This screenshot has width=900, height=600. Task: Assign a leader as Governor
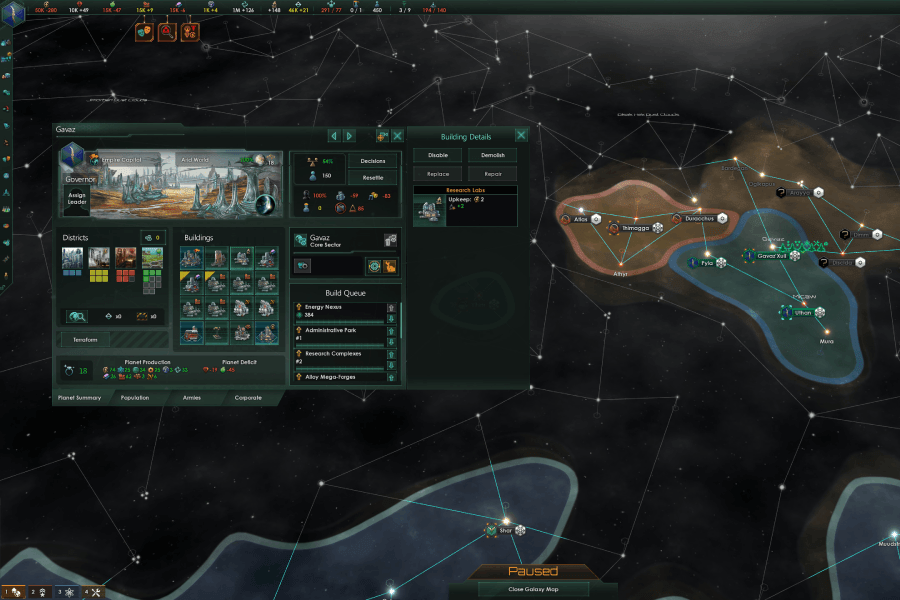point(77,199)
